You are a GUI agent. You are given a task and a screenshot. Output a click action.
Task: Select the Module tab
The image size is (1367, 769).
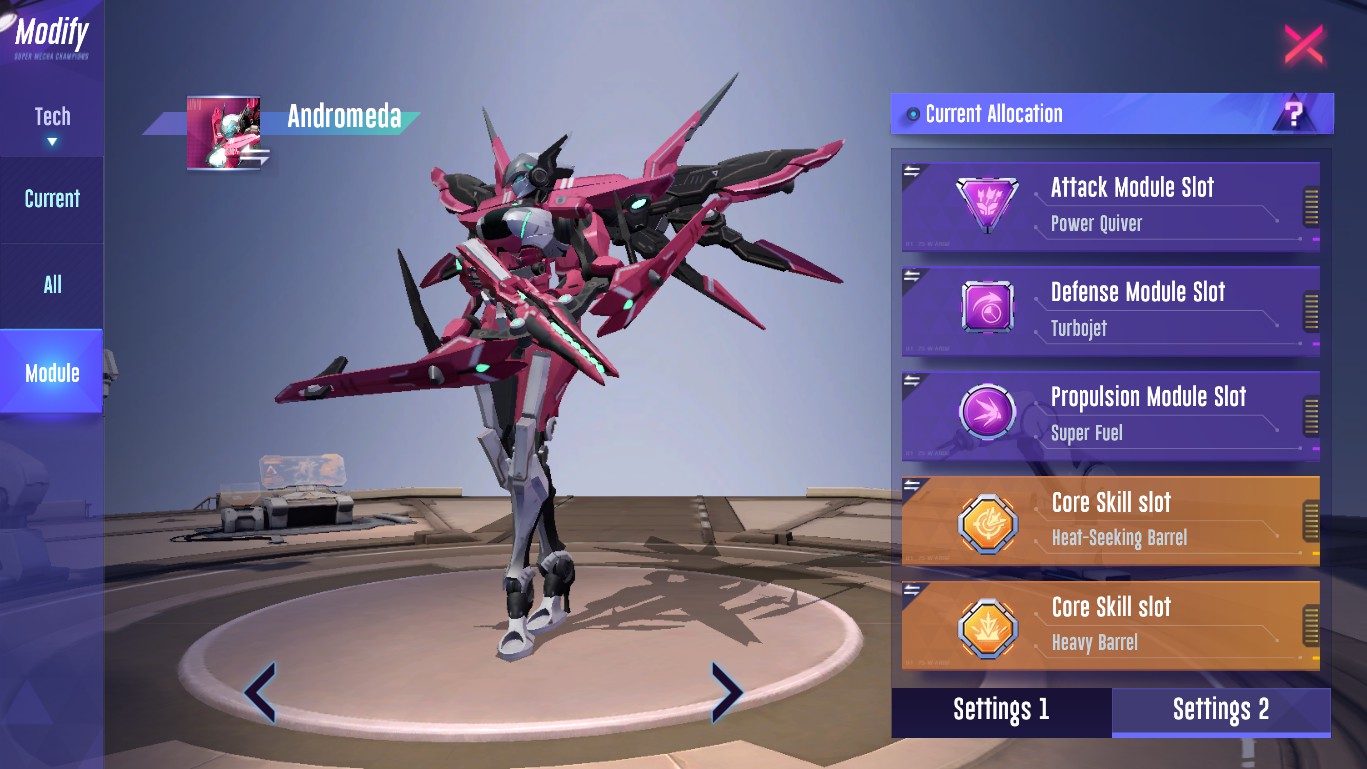(52, 373)
